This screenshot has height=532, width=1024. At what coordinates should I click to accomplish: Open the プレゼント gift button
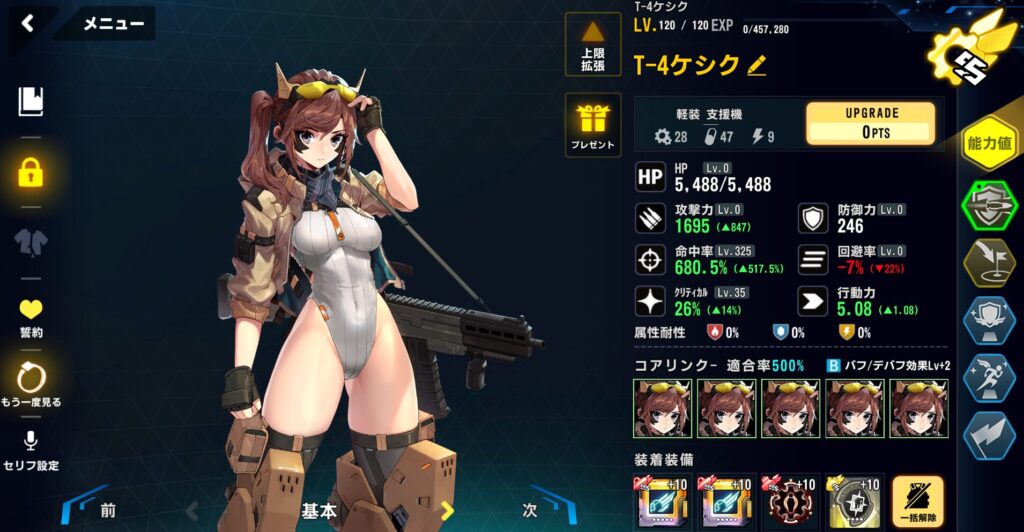pos(593,126)
